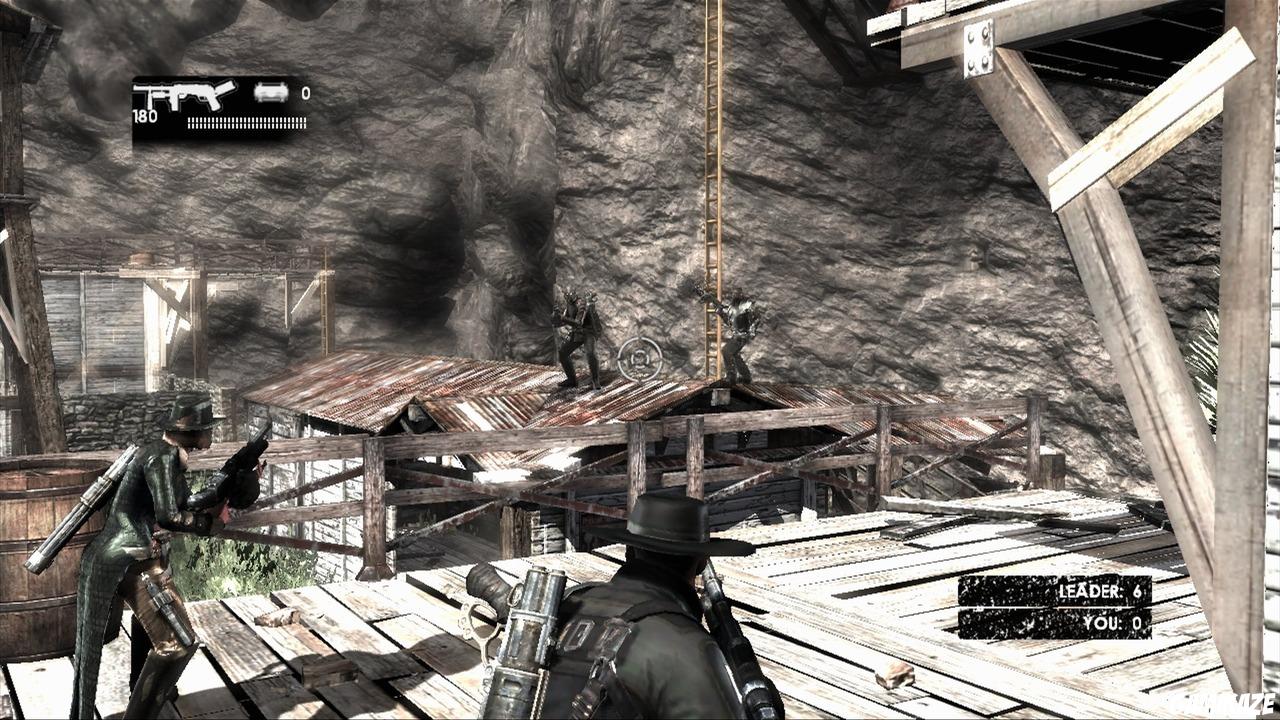The image size is (1280, 720).
Task: Click the ammo bar under the weapon icon
Action: (245, 123)
